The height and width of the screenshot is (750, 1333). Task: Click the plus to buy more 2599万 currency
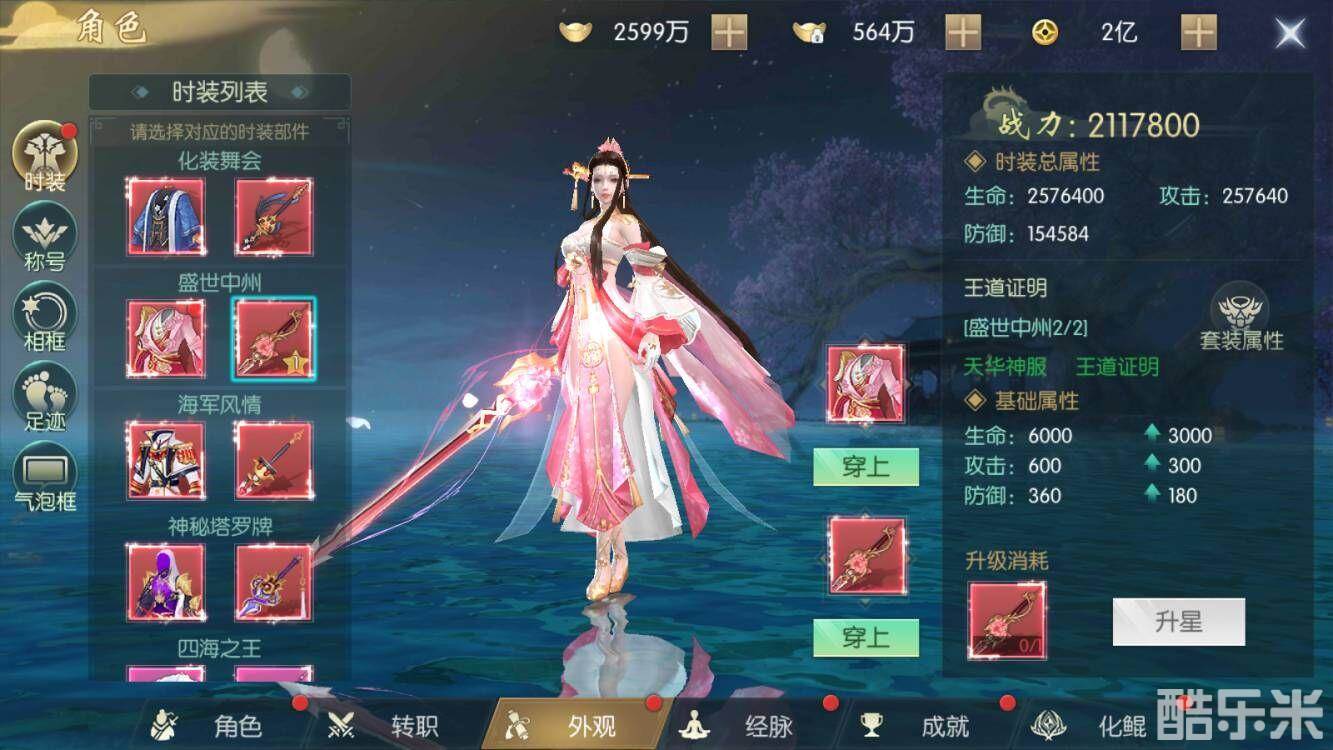(730, 32)
